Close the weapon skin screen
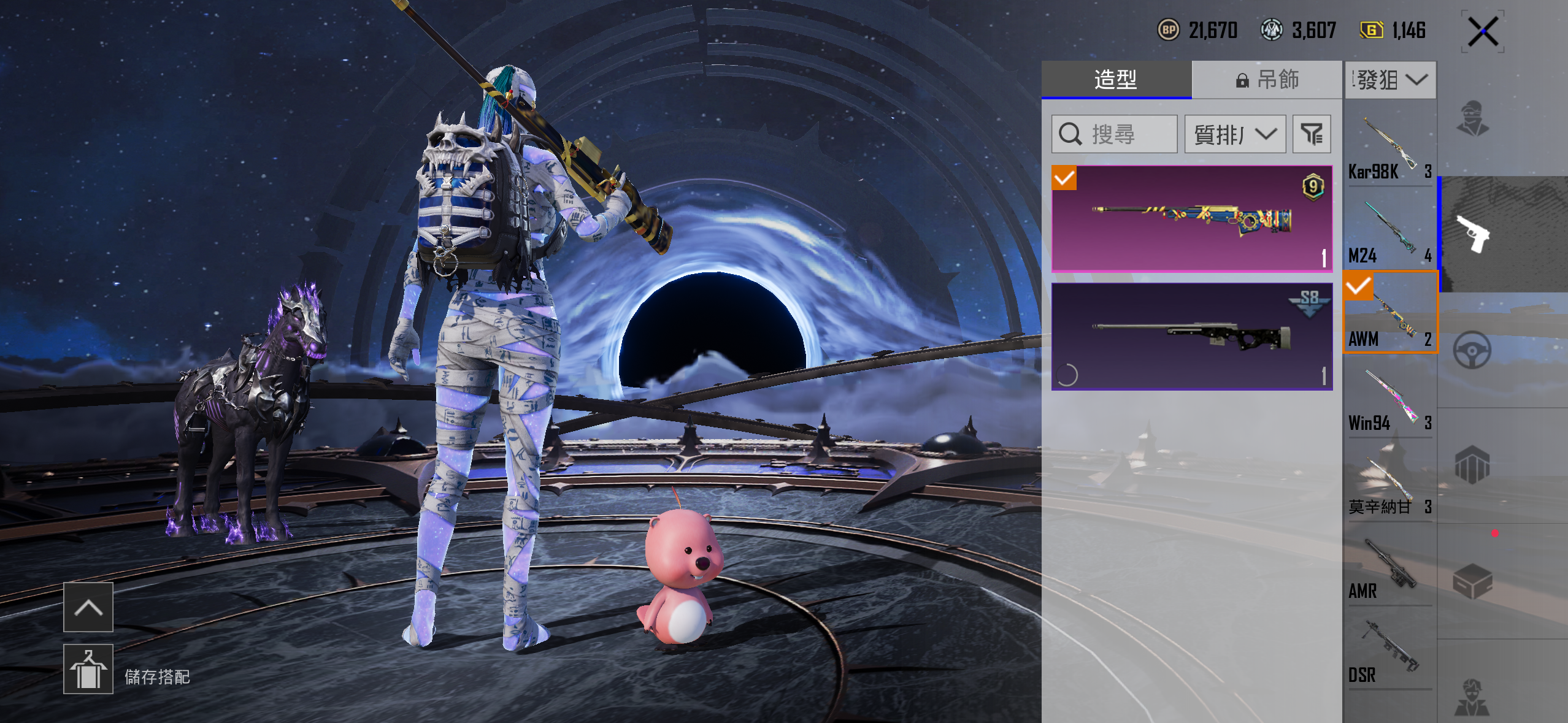The image size is (1568, 723). coord(1483,31)
